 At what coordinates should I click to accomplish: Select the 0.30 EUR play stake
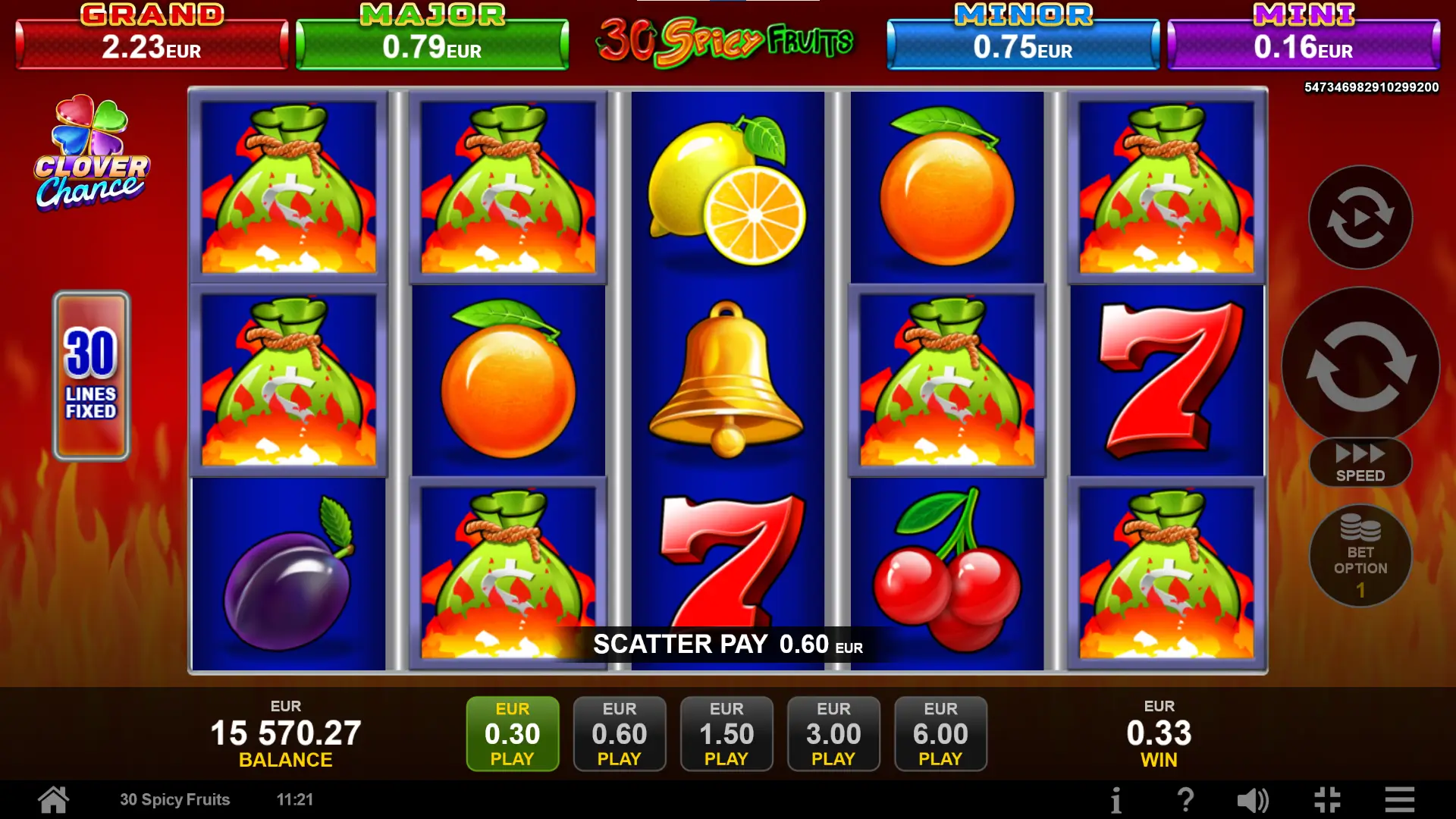point(513,733)
